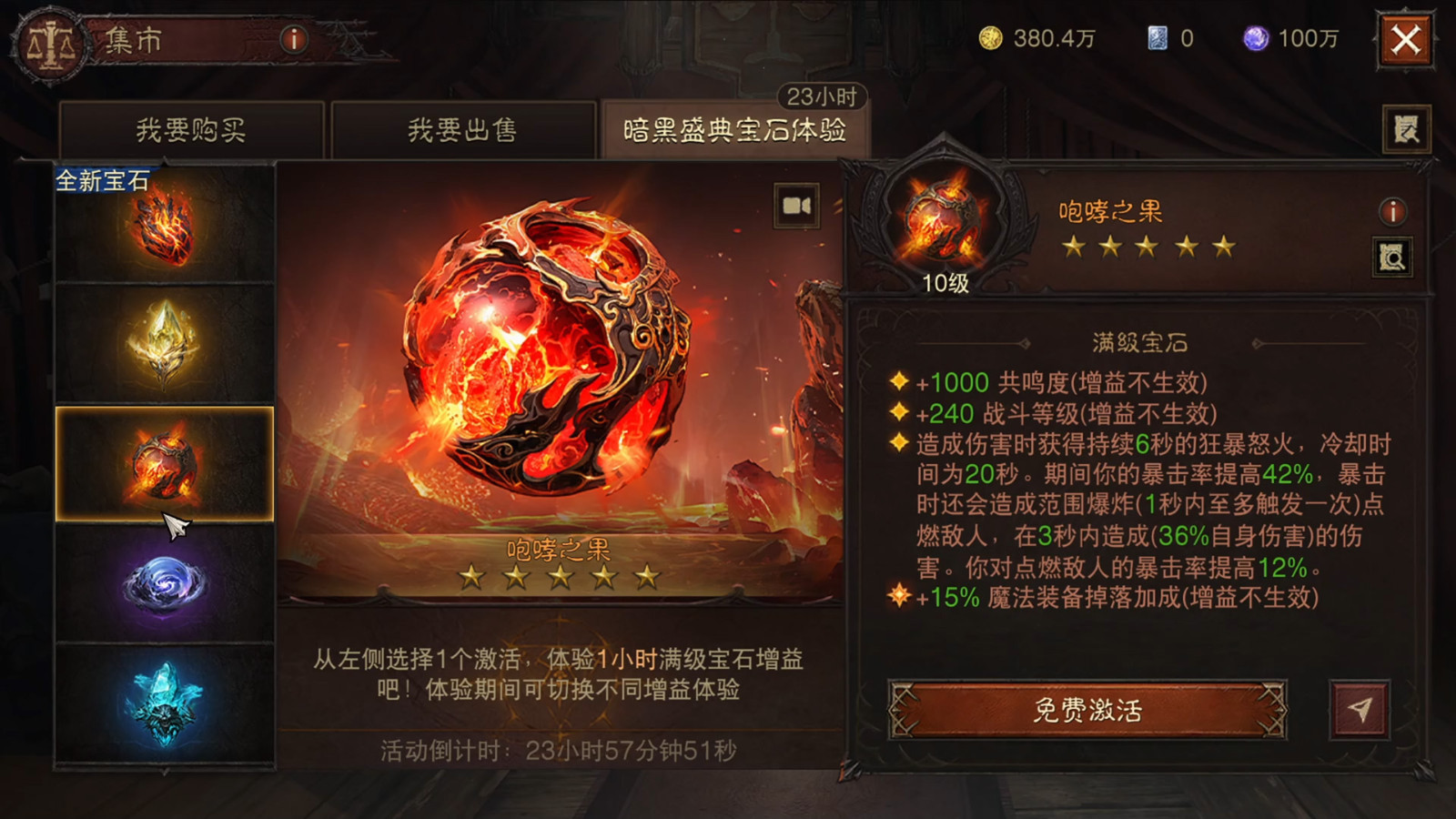Viewport: 1456px width, 819px height.
Task: Play the gem preview via the camera icon
Action: [794, 207]
